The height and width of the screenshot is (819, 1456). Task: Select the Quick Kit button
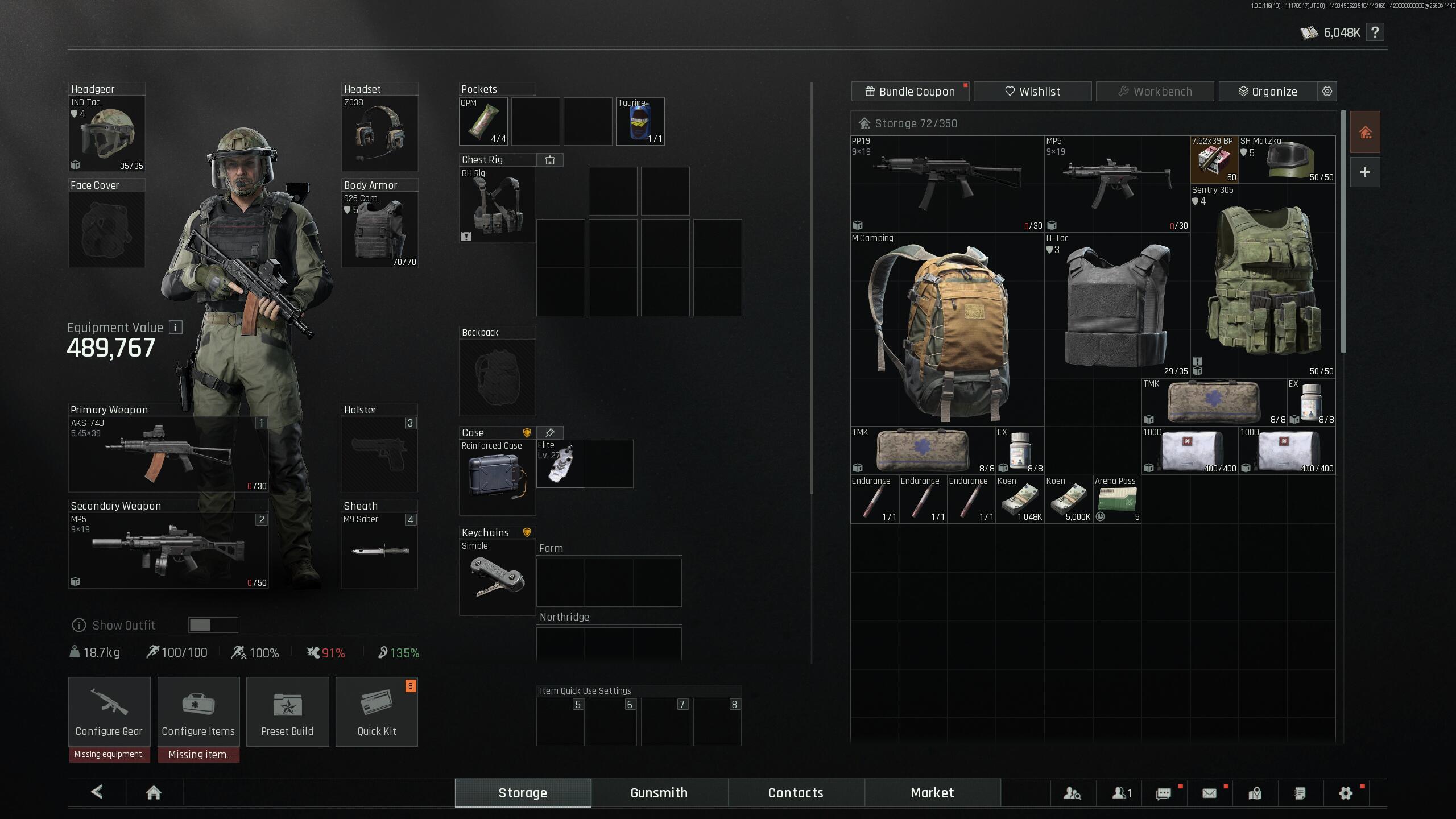(x=377, y=711)
